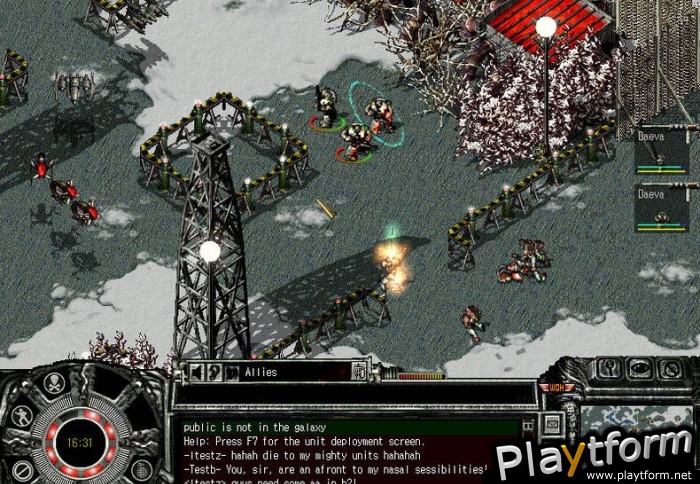Activate the running soldier command icon
Image resolution: width=700 pixels, height=484 pixels.
[21, 415]
